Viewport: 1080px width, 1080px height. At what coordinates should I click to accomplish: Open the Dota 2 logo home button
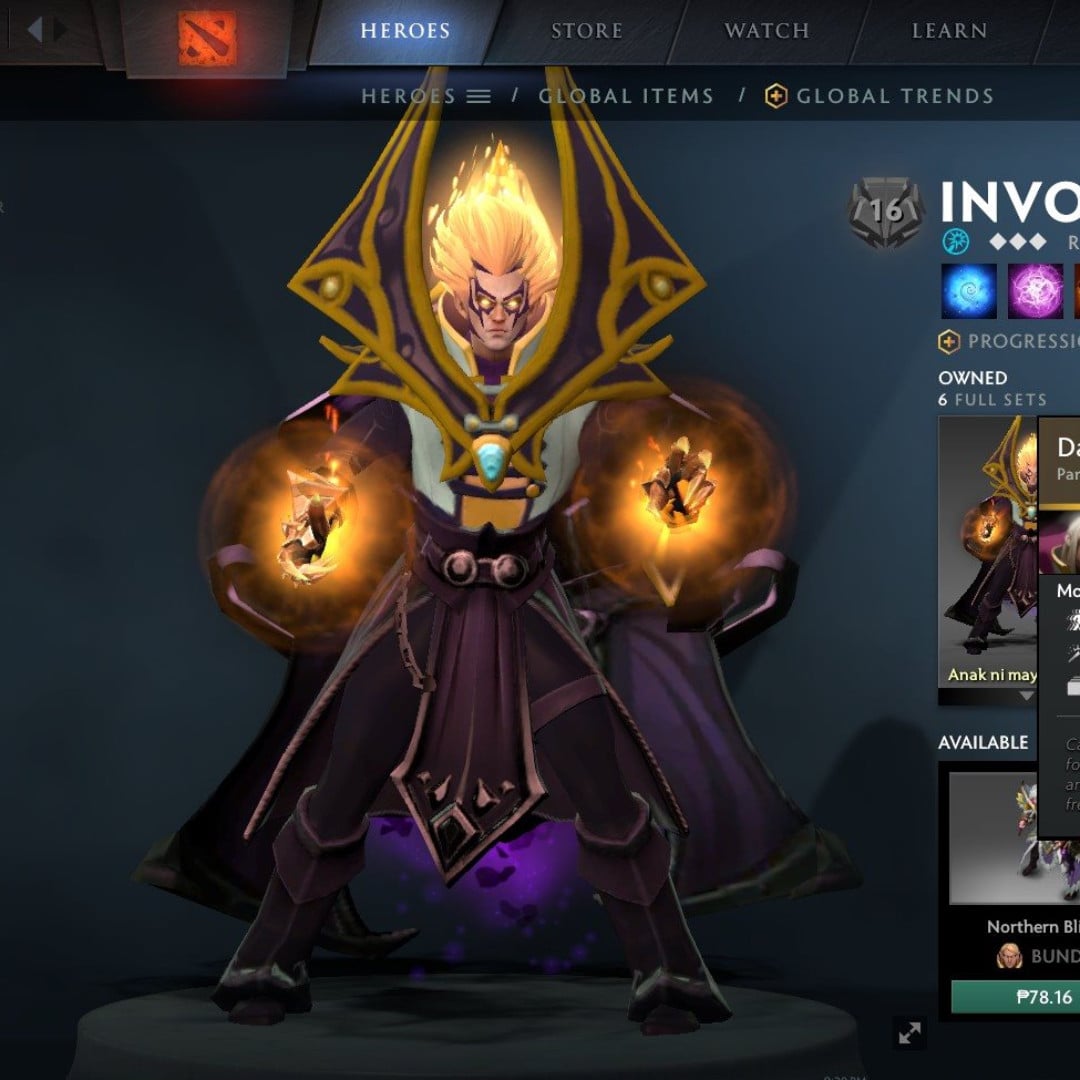click(207, 38)
